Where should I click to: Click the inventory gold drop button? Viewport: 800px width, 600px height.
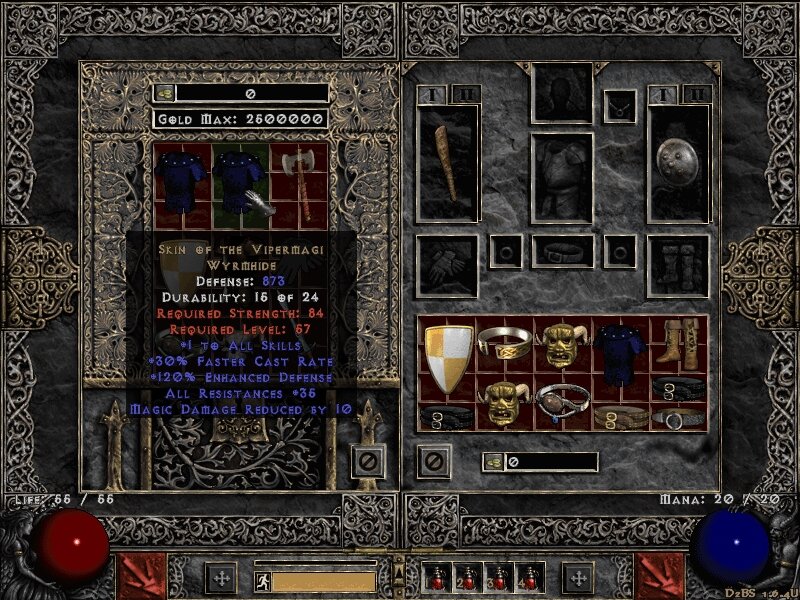494,461
